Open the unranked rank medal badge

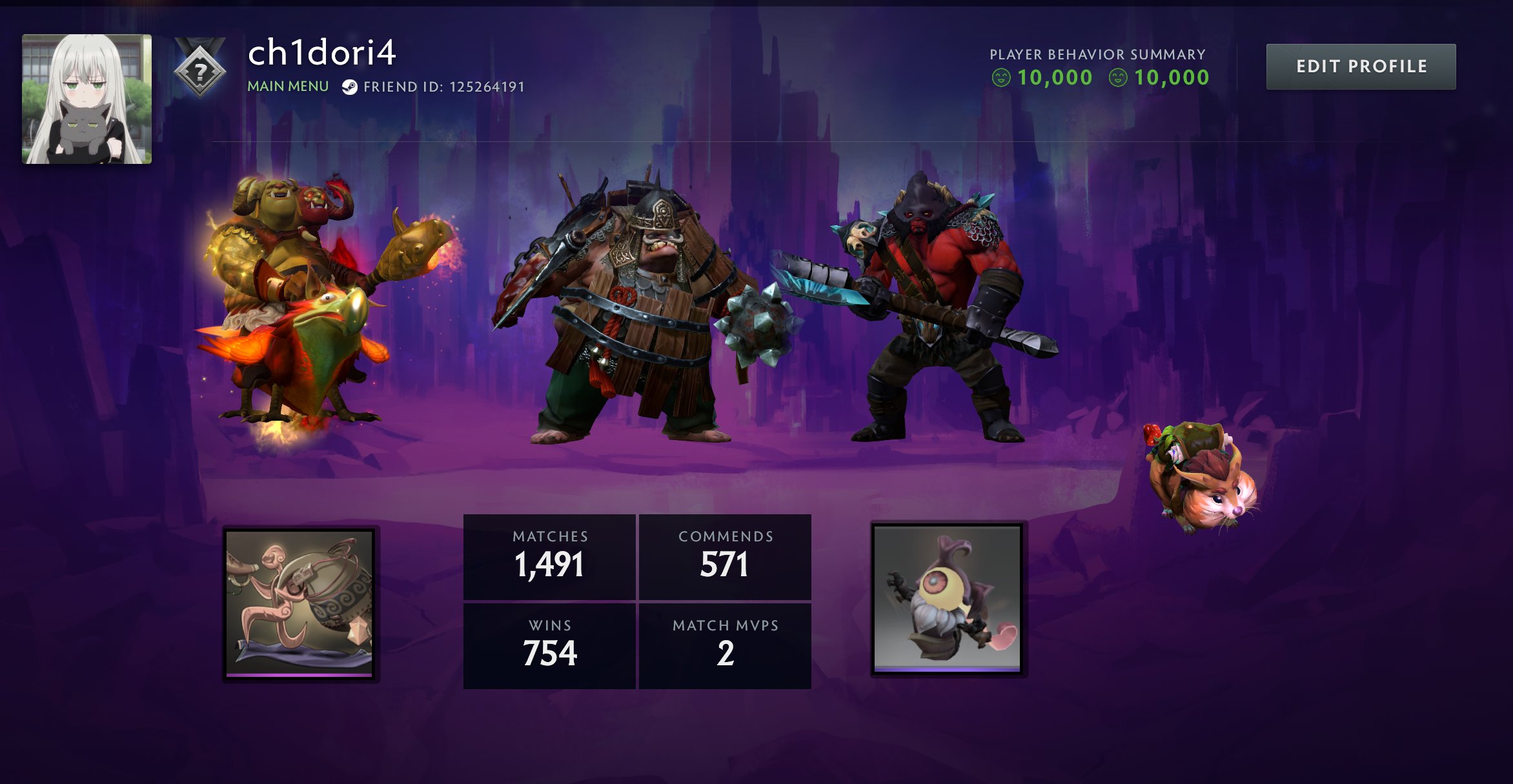[200, 70]
